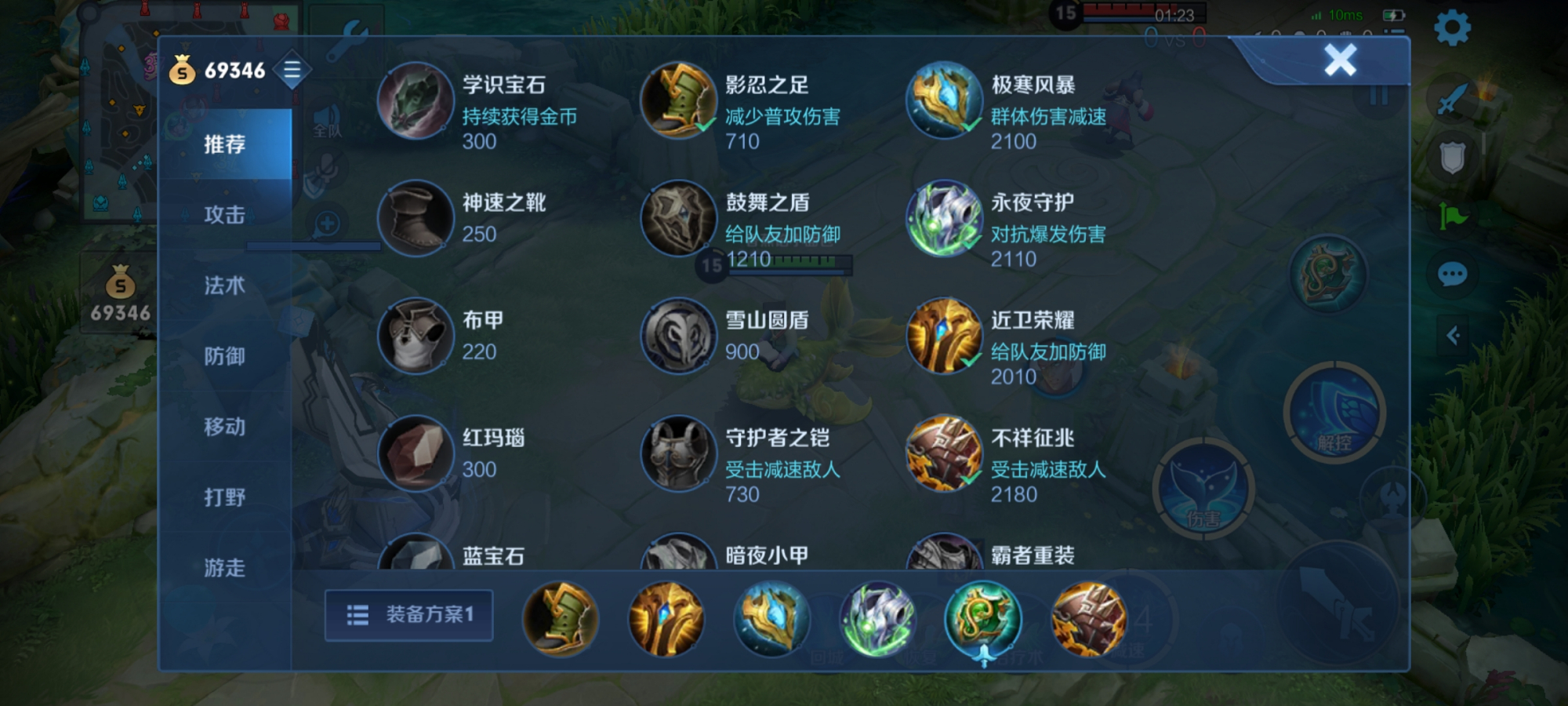Viewport: 1568px width, 706px height.
Task: Select the 学识宝石 item icon
Action: pyautogui.click(x=417, y=101)
